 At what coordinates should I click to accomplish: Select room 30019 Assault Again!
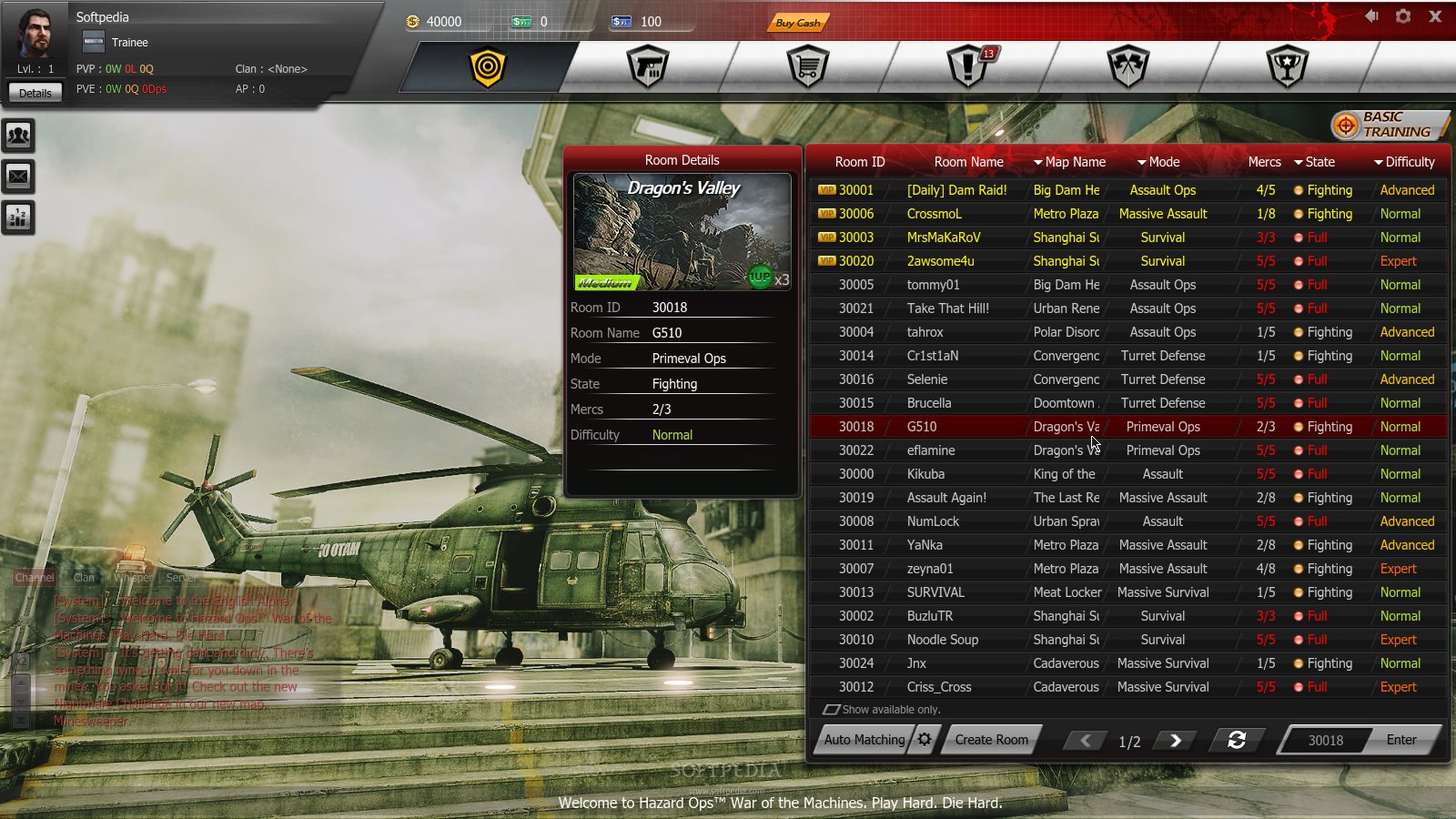946,498
